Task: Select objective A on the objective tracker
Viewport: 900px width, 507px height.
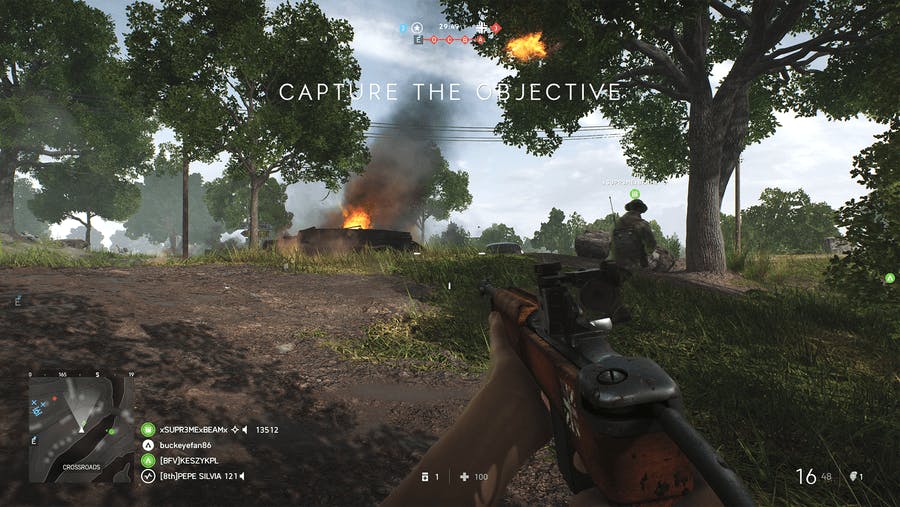Action: [479, 39]
